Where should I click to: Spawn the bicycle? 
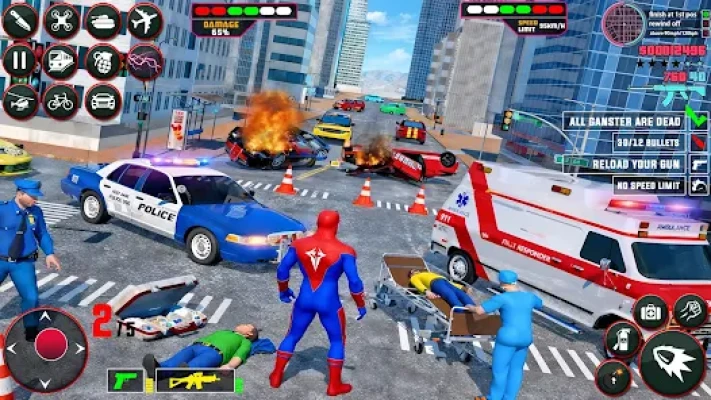click(61, 101)
